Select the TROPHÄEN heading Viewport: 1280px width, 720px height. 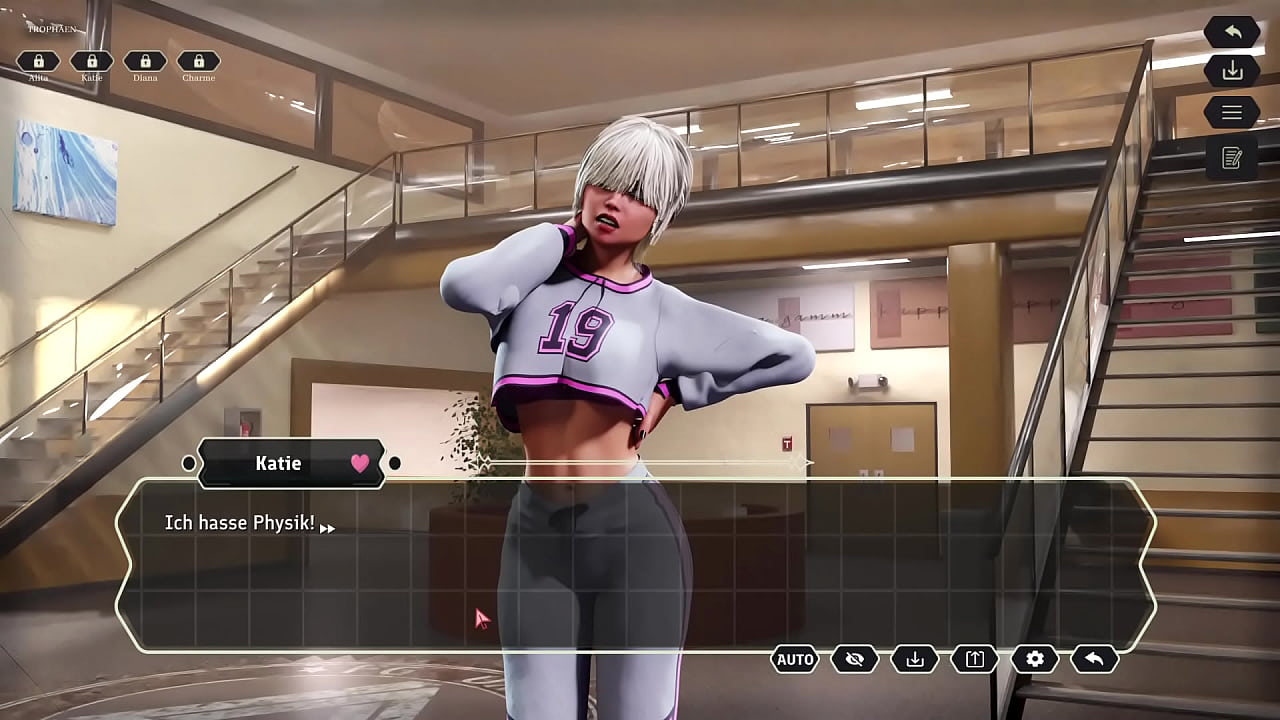pos(52,29)
